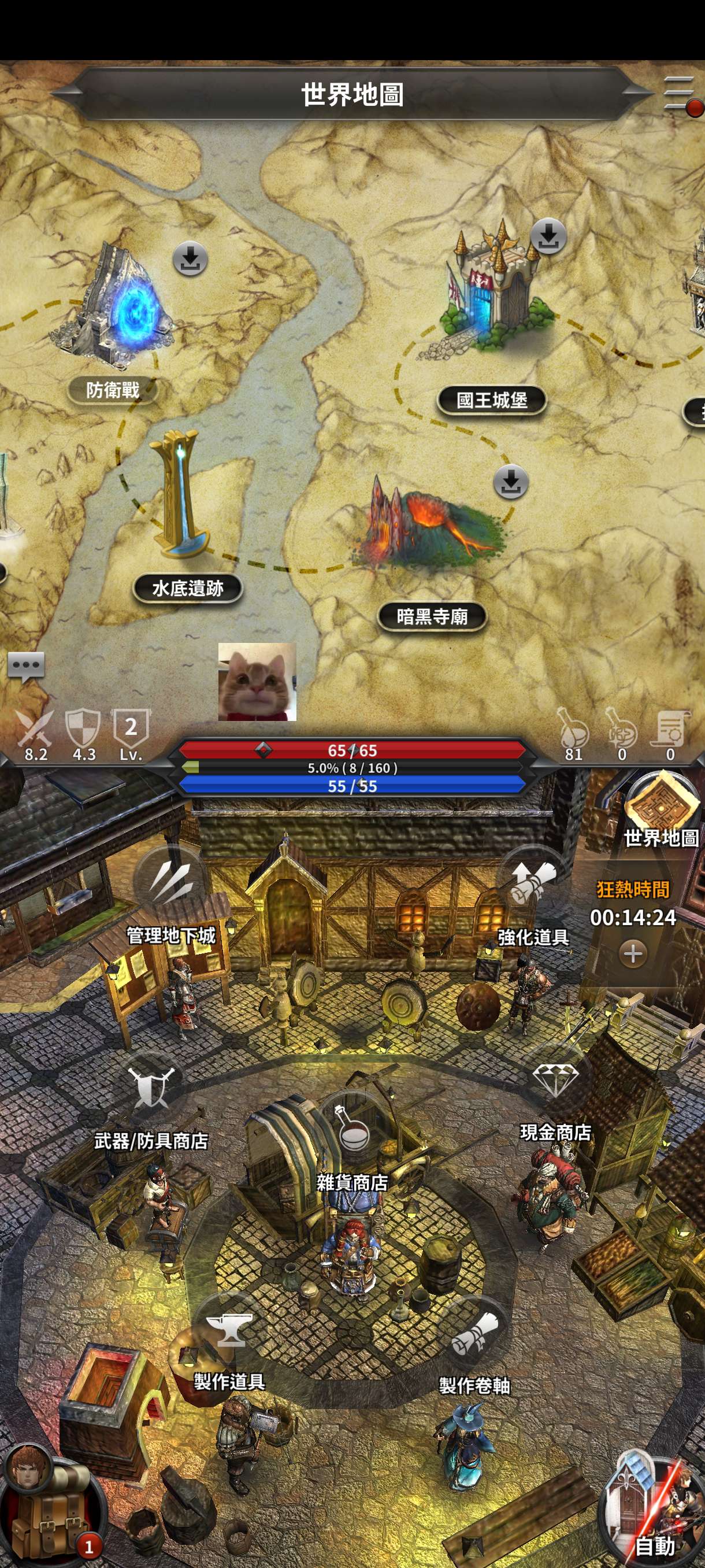Tap the download icon beside the blue portal
The image size is (705, 1568).
tap(190, 259)
